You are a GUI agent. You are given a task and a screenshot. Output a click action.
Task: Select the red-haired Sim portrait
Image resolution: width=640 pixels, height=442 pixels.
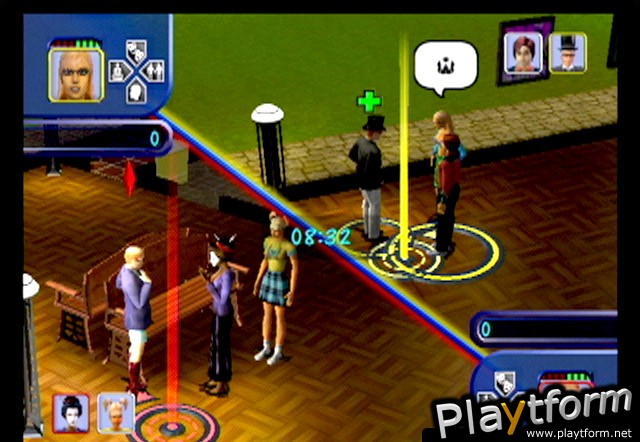click(x=524, y=53)
